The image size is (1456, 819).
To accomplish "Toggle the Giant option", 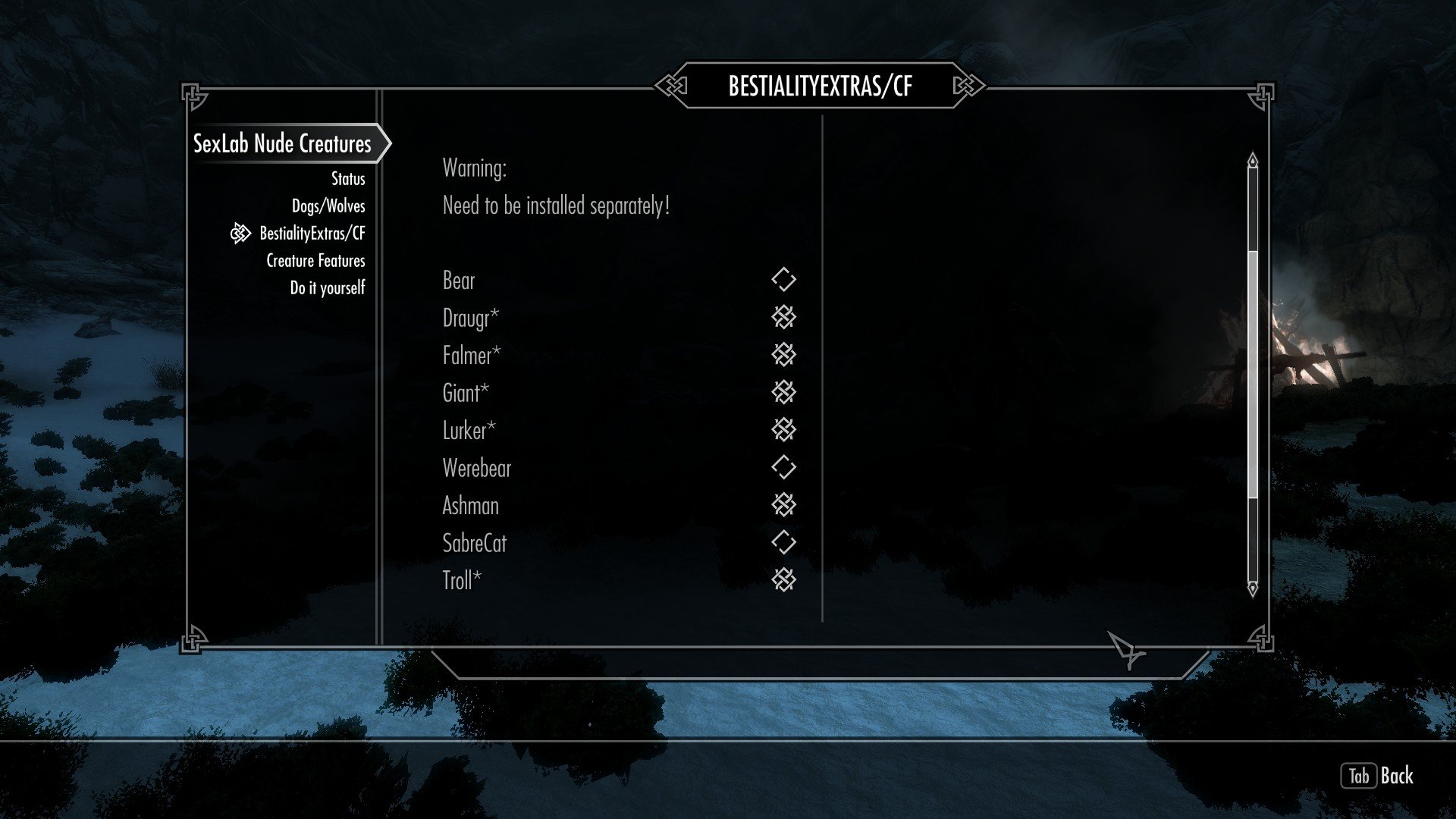I will (783, 392).
